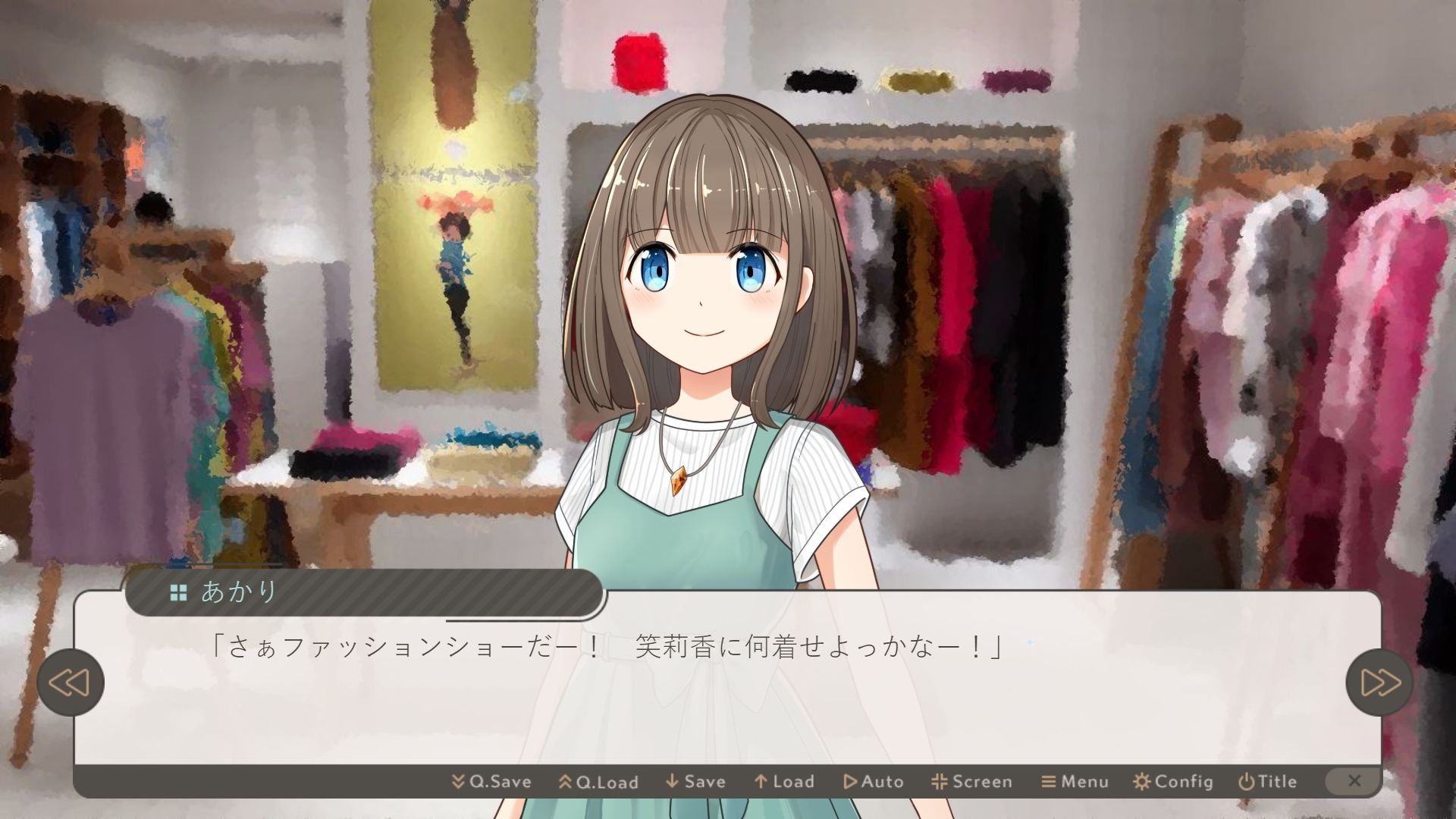Open the Menu from the bottom bar
The image size is (1456, 819).
pos(1073,781)
